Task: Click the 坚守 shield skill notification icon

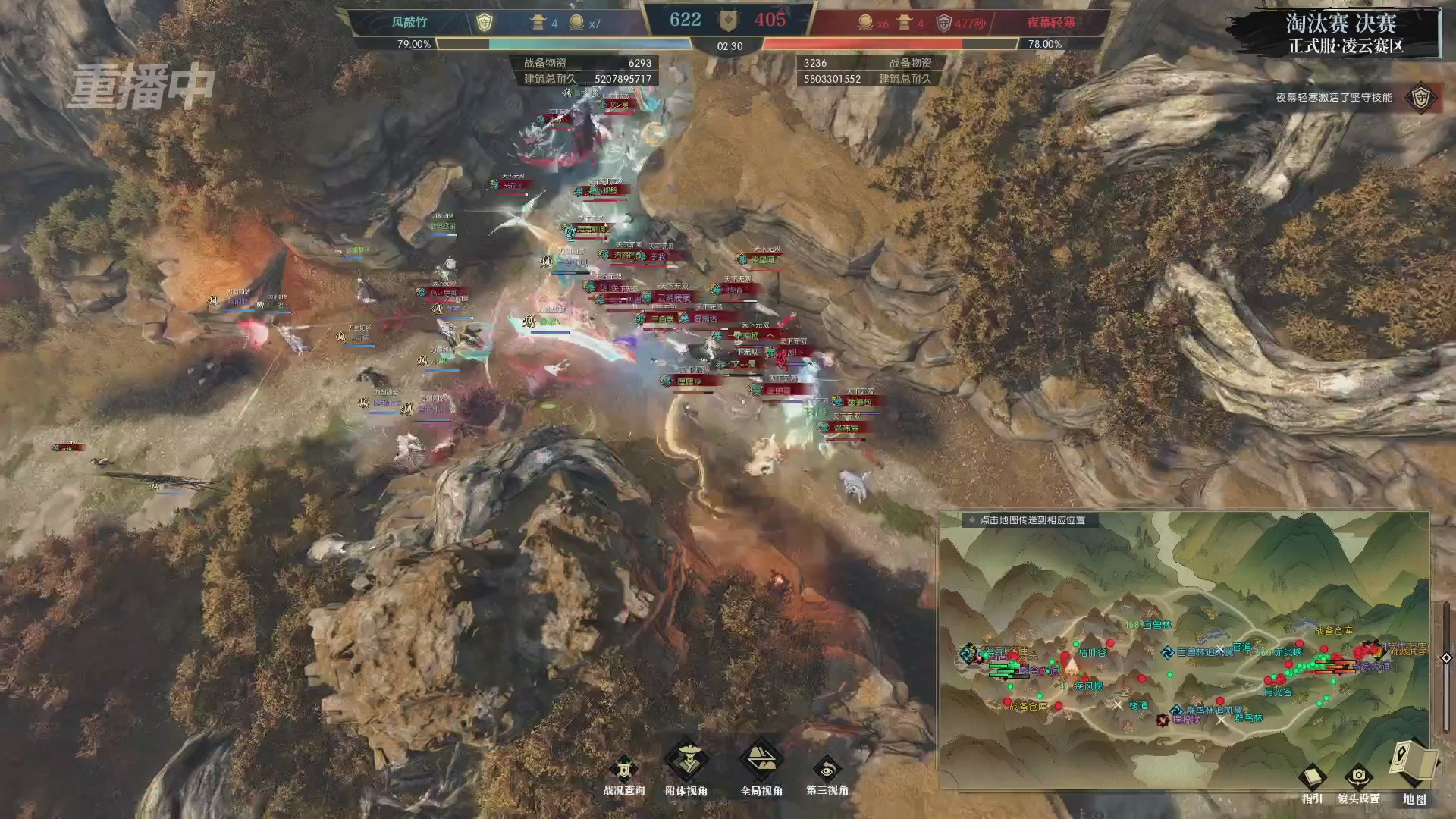Action: click(1420, 98)
